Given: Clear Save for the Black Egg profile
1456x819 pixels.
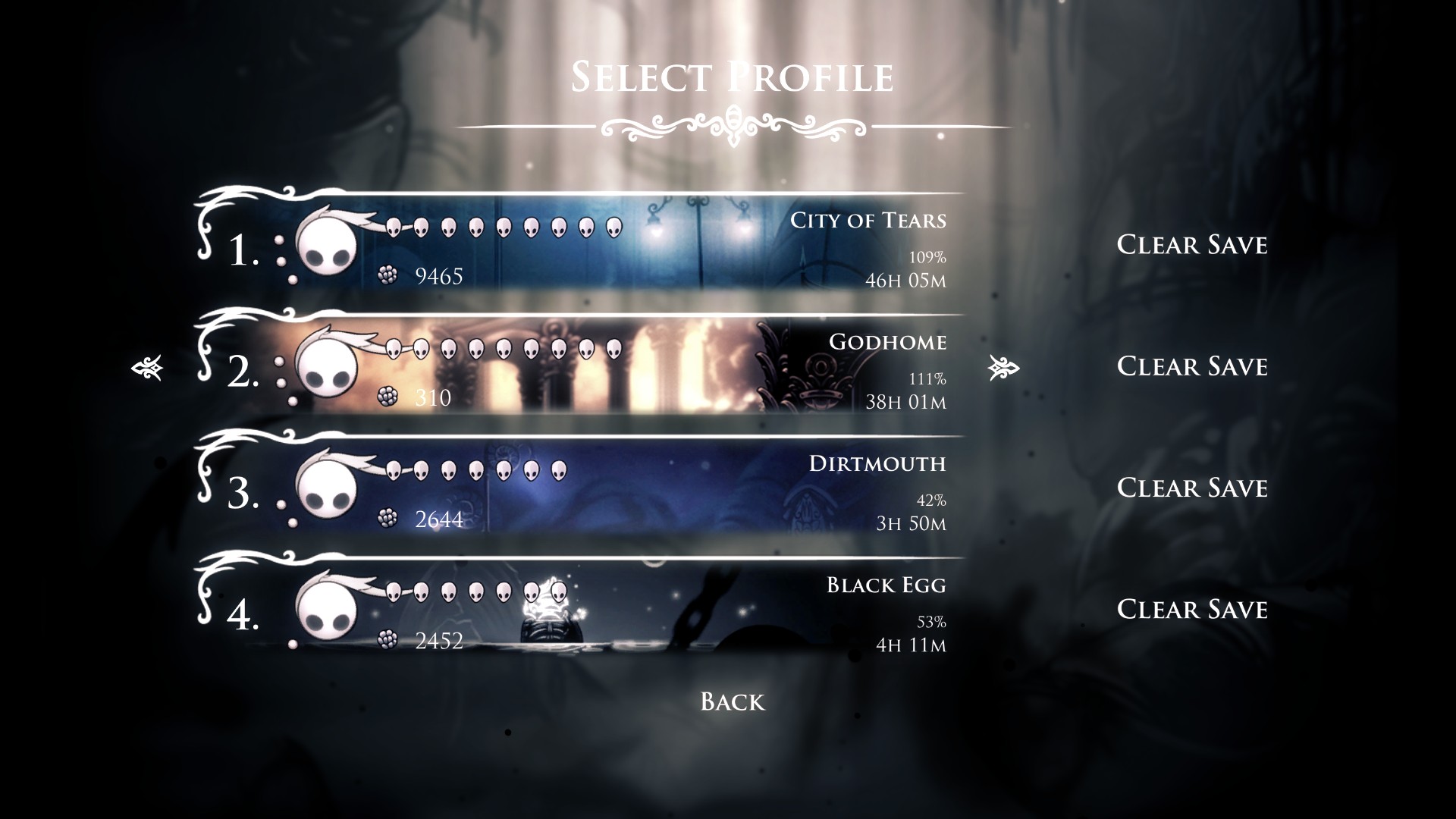Looking at the screenshot, I should (1192, 609).
